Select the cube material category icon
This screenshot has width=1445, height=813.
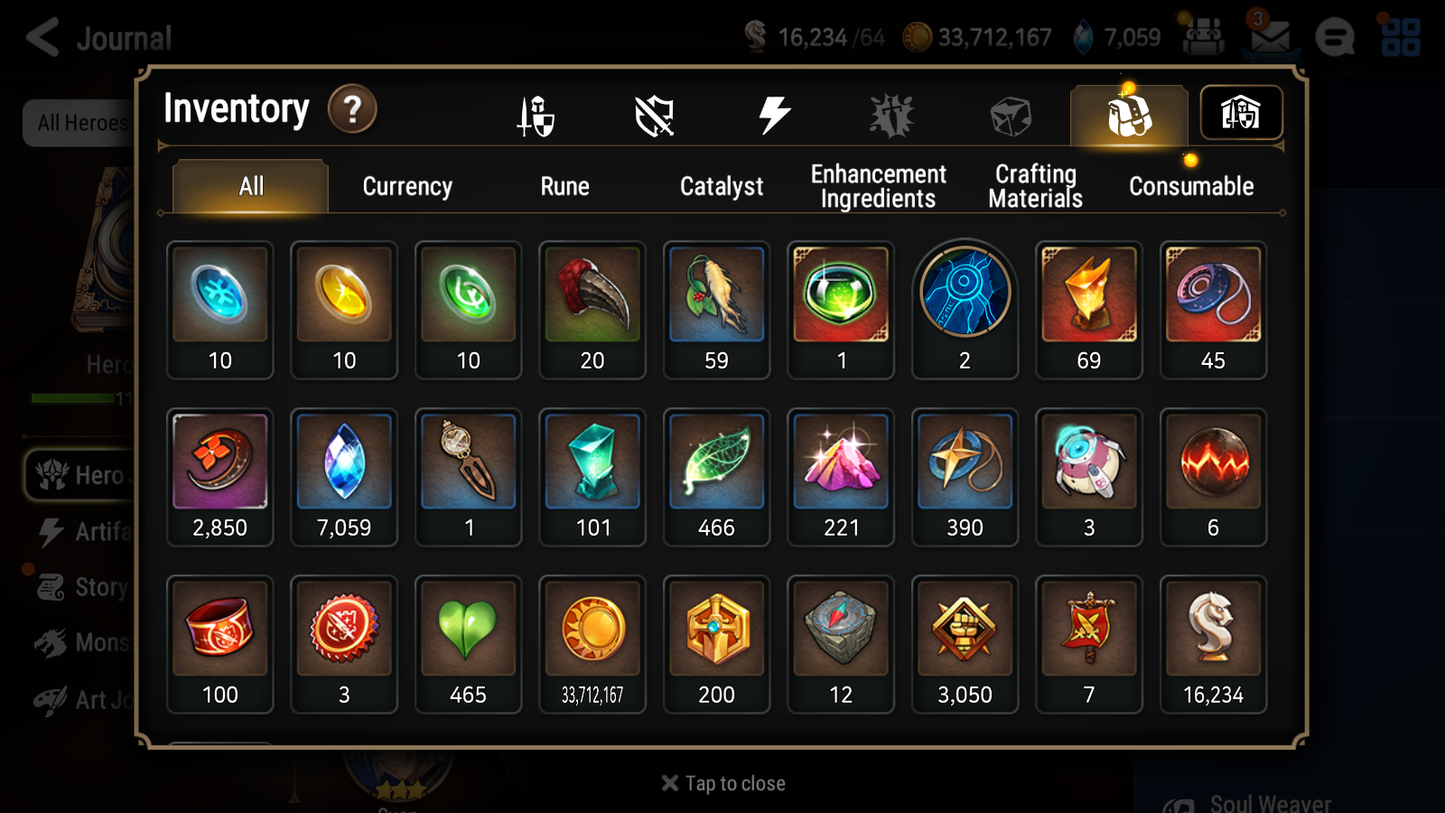coord(1009,113)
